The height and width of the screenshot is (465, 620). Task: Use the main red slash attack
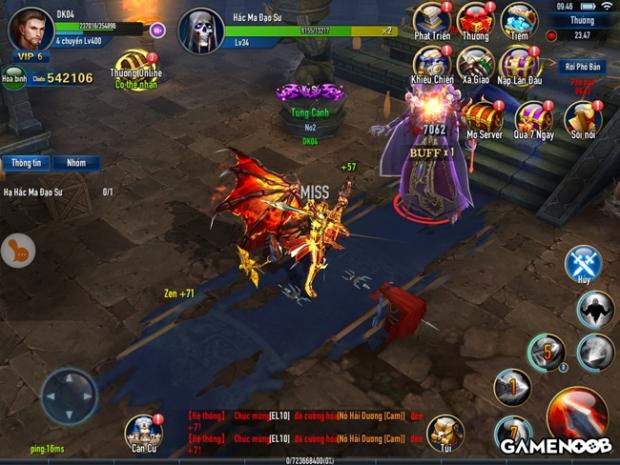(x=577, y=411)
